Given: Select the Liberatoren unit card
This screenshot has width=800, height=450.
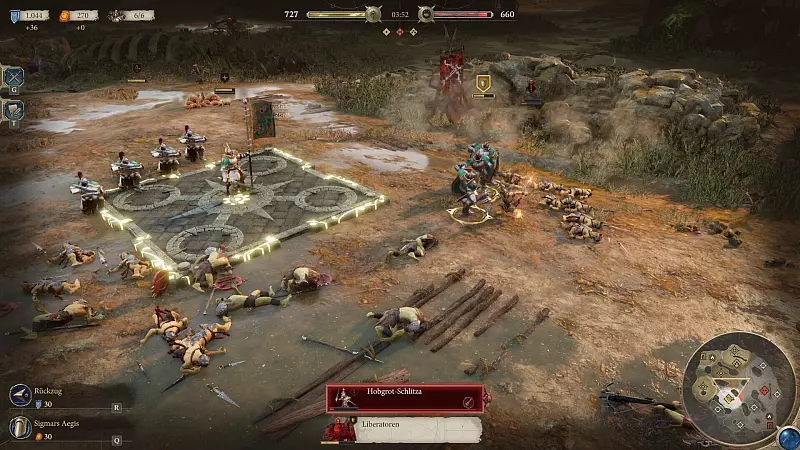Looking at the screenshot, I should coord(404,430).
